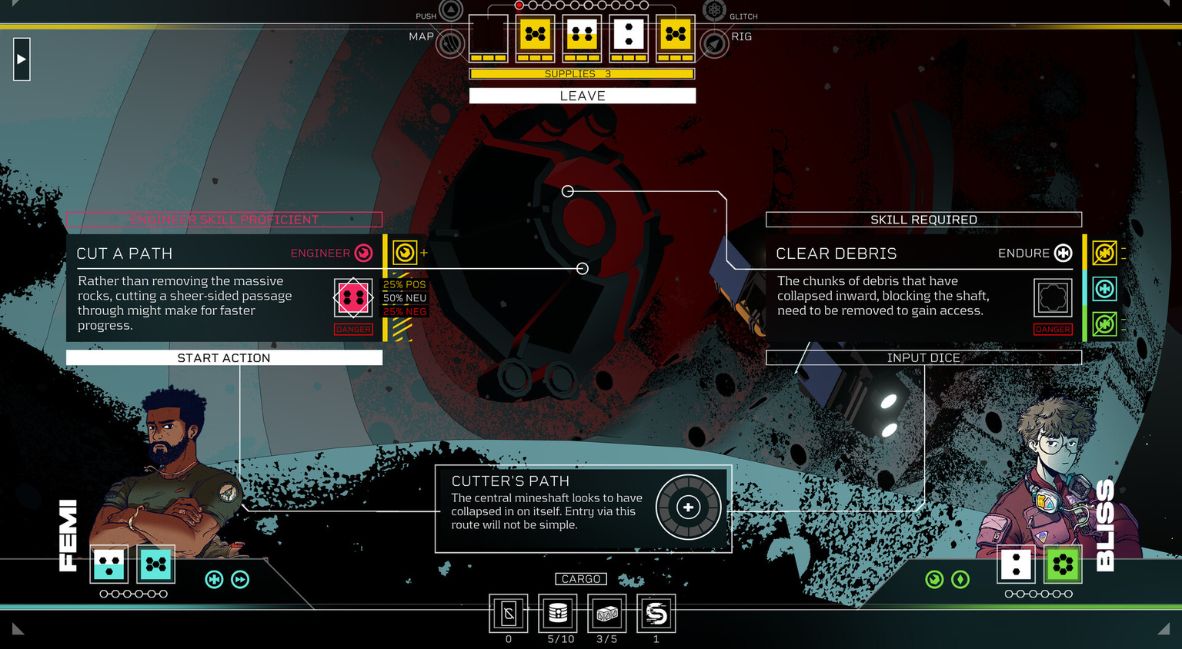Open the Cargo label panel
This screenshot has width=1182, height=649.
pyautogui.click(x=581, y=579)
